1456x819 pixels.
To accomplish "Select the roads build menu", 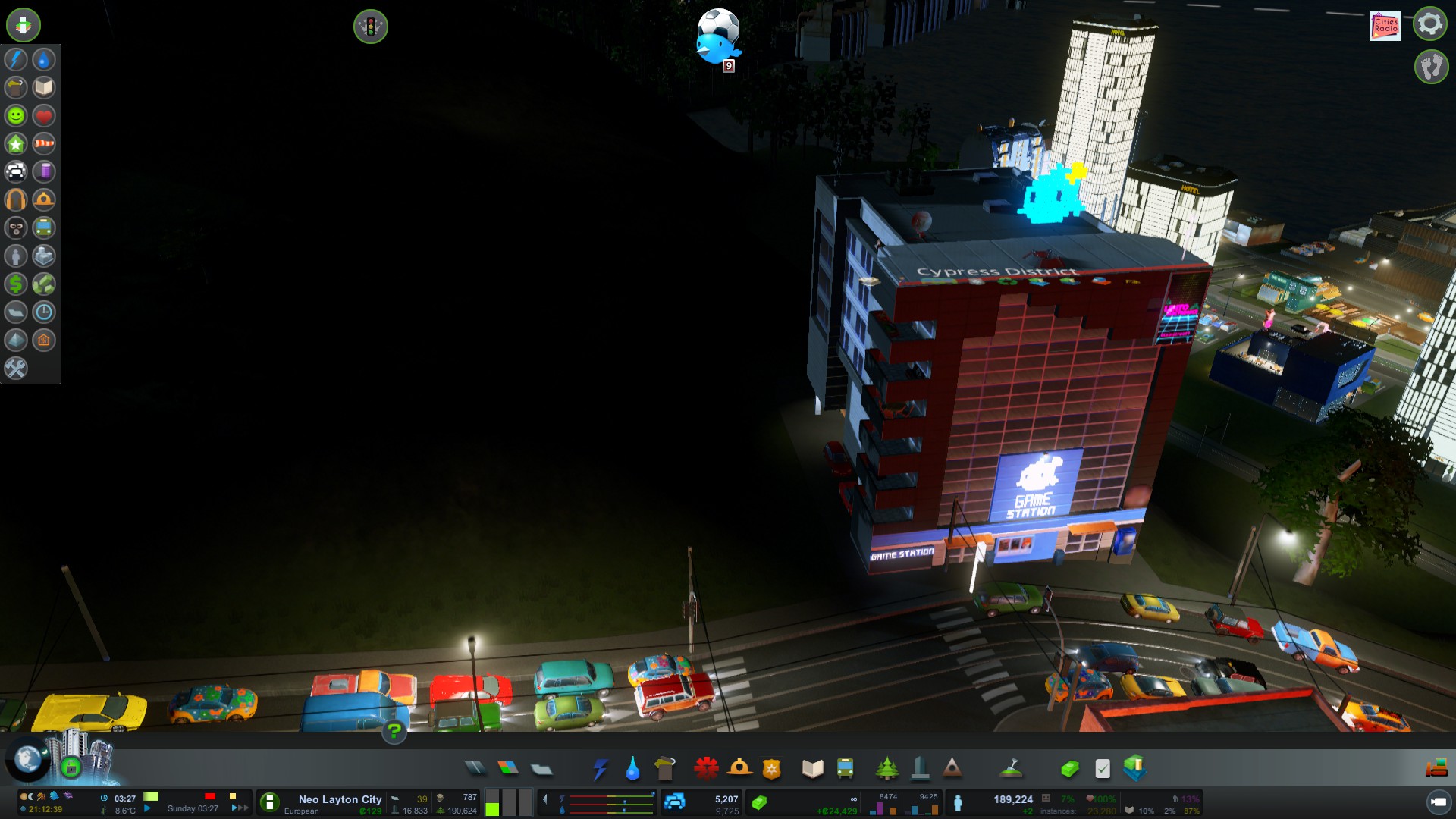I will 475,769.
